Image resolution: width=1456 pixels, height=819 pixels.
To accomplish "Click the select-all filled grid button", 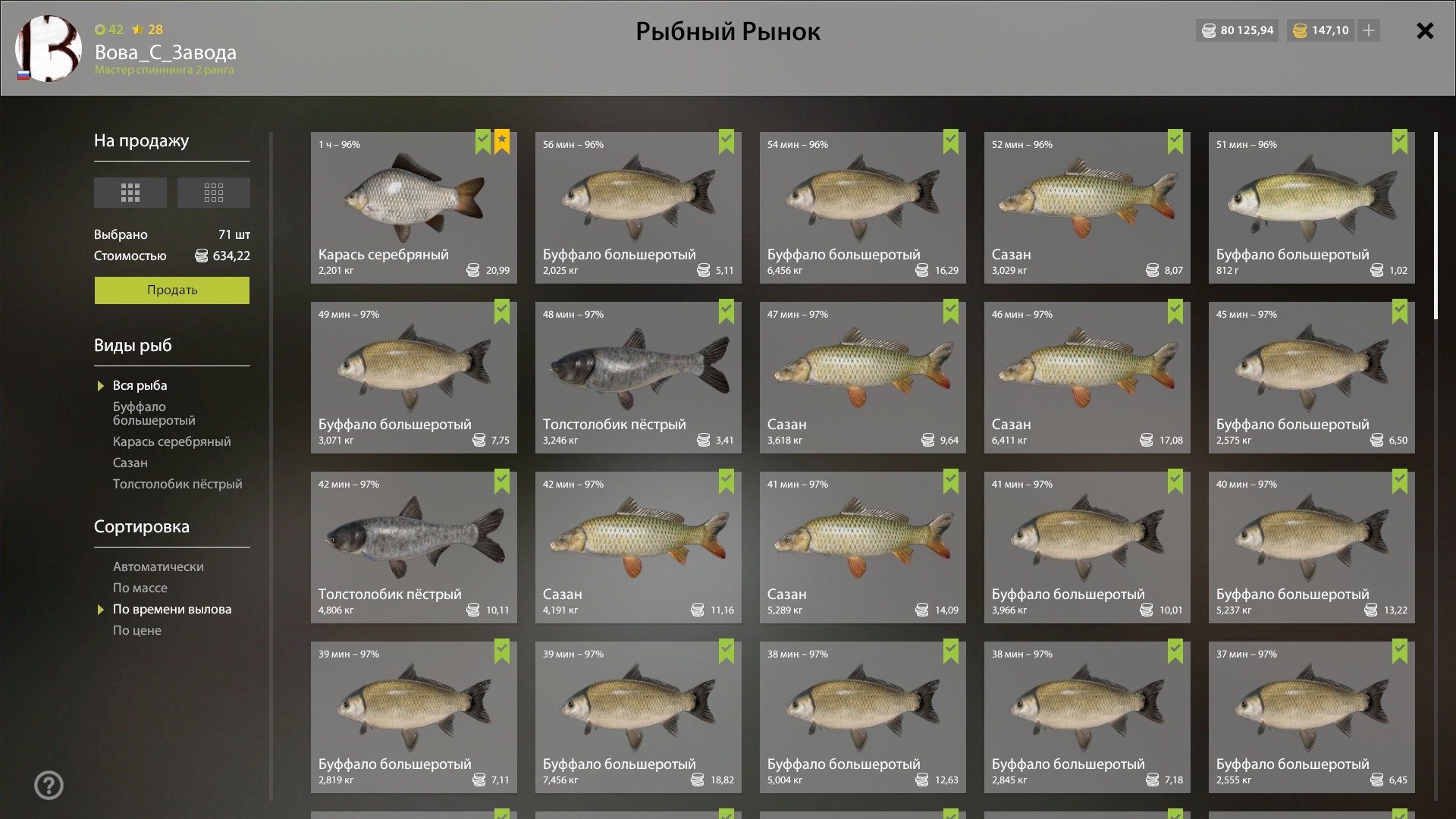I will [x=130, y=193].
